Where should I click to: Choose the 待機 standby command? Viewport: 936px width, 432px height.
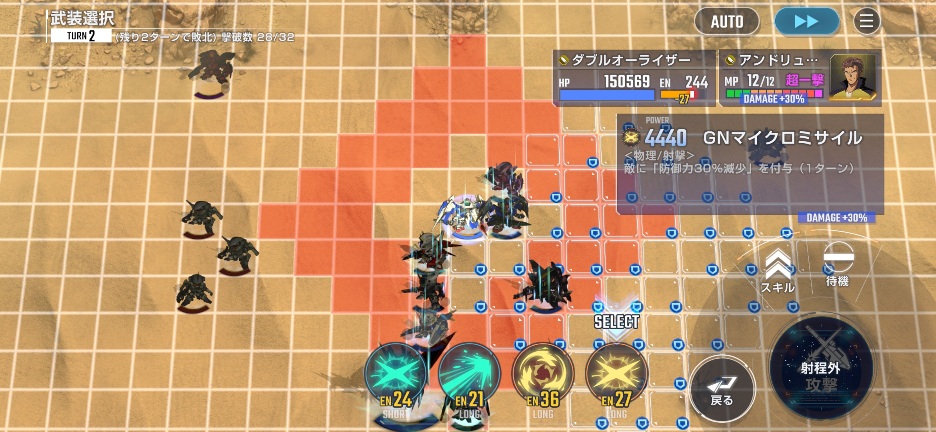pos(837,266)
